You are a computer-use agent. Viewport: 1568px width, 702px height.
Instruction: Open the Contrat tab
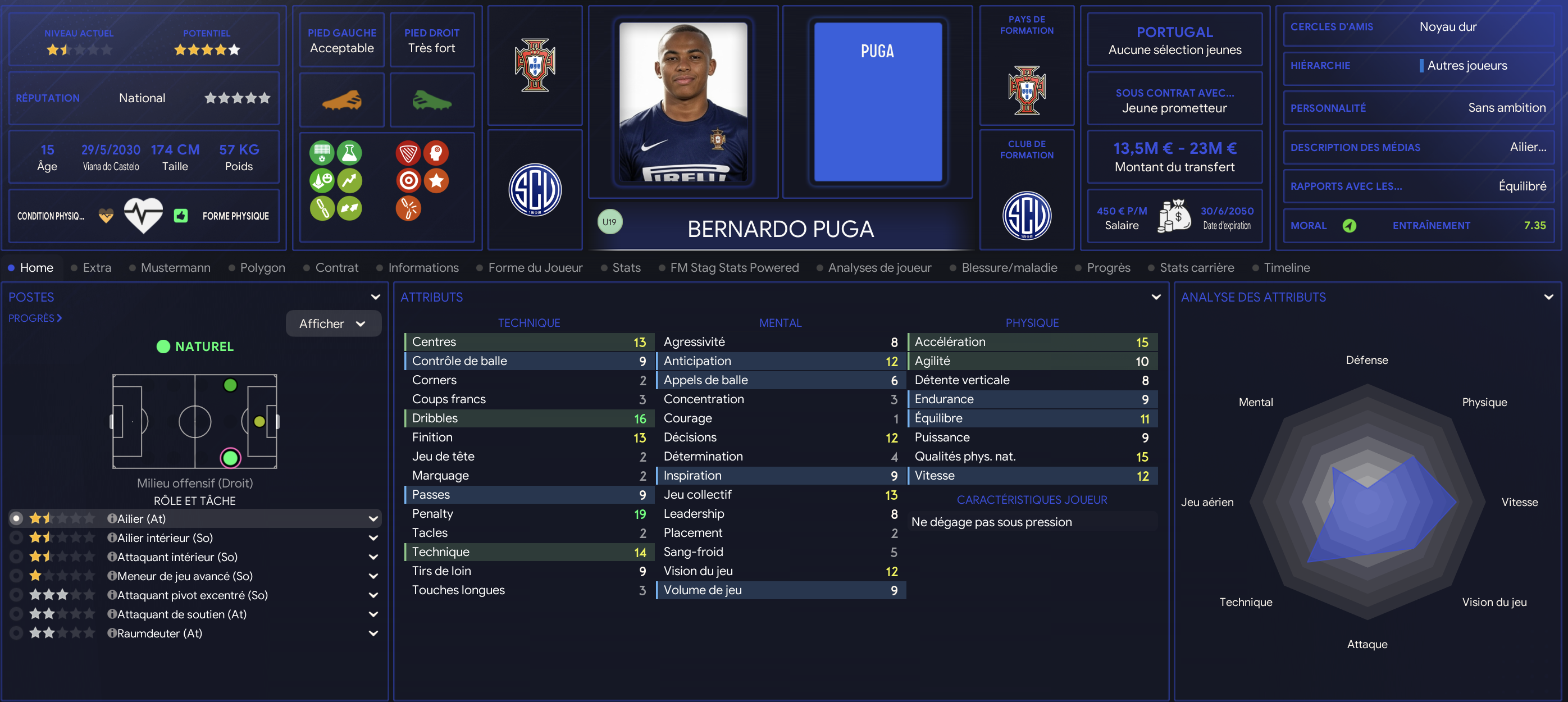(336, 268)
